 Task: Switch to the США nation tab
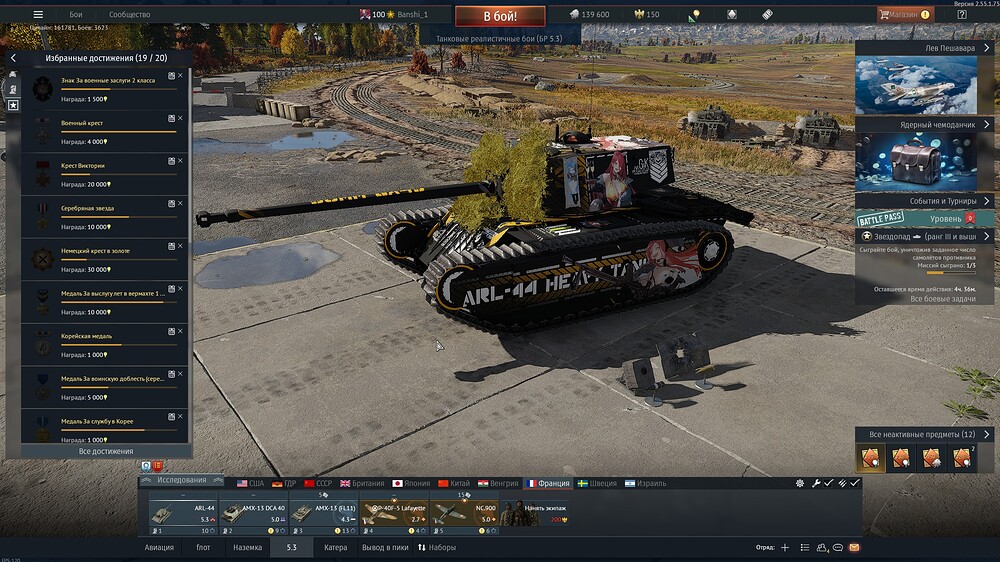pyautogui.click(x=251, y=483)
